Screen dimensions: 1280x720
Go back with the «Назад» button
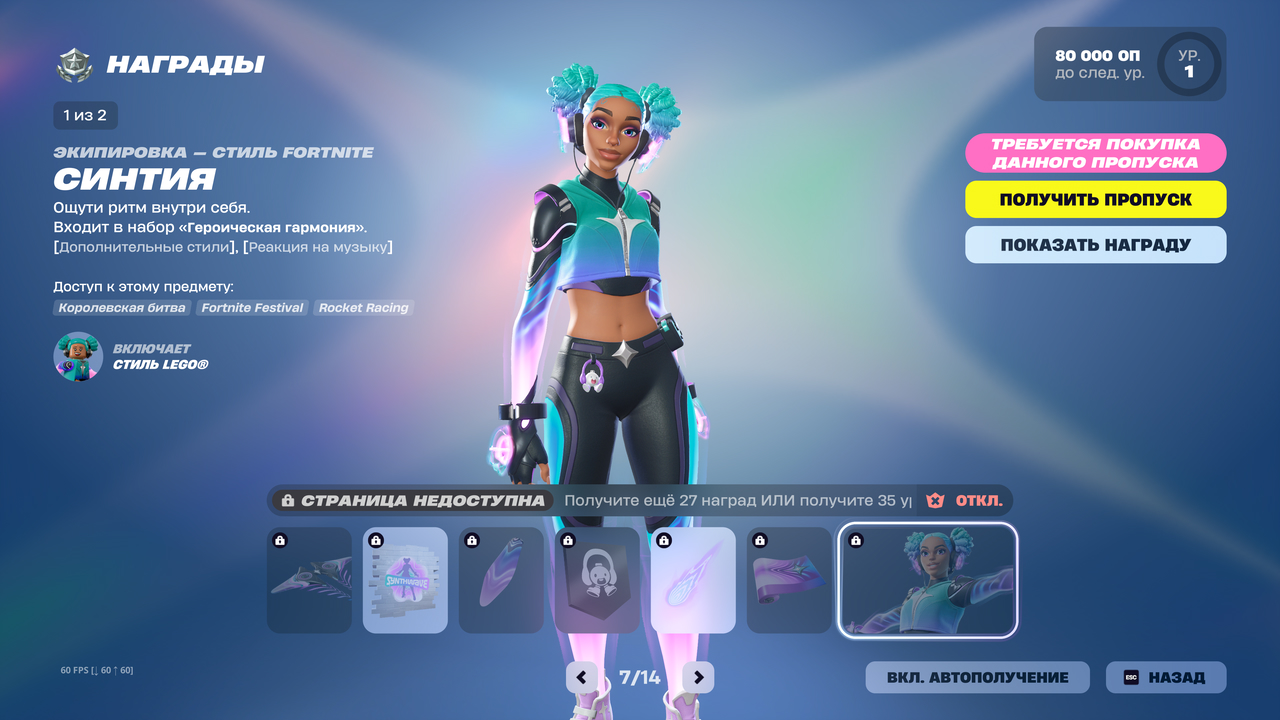1165,677
